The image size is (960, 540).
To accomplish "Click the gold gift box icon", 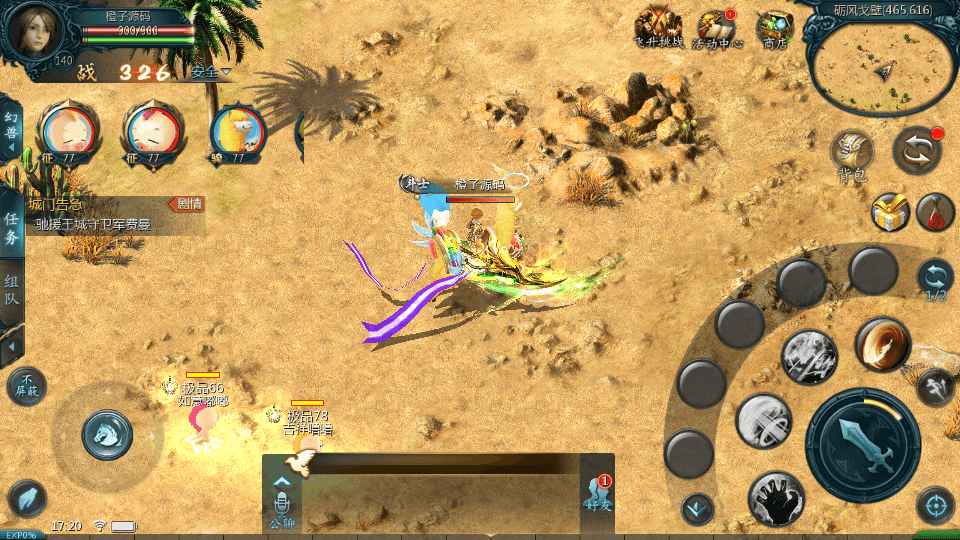I will (x=889, y=212).
